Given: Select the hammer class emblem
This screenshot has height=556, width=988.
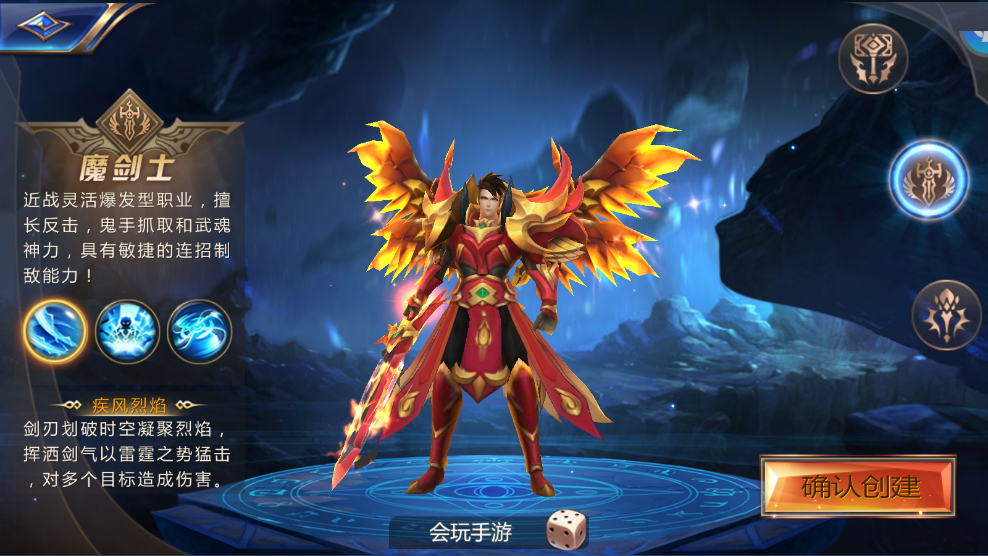Looking at the screenshot, I should tap(873, 58).
